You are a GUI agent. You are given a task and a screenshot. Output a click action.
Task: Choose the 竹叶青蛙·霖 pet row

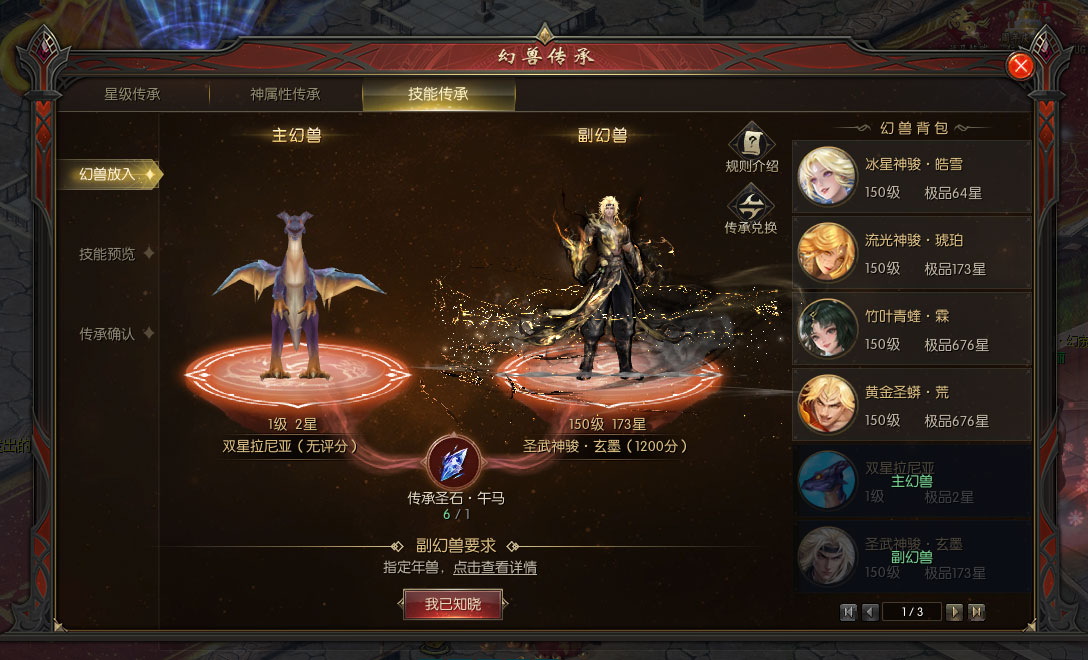[911, 329]
